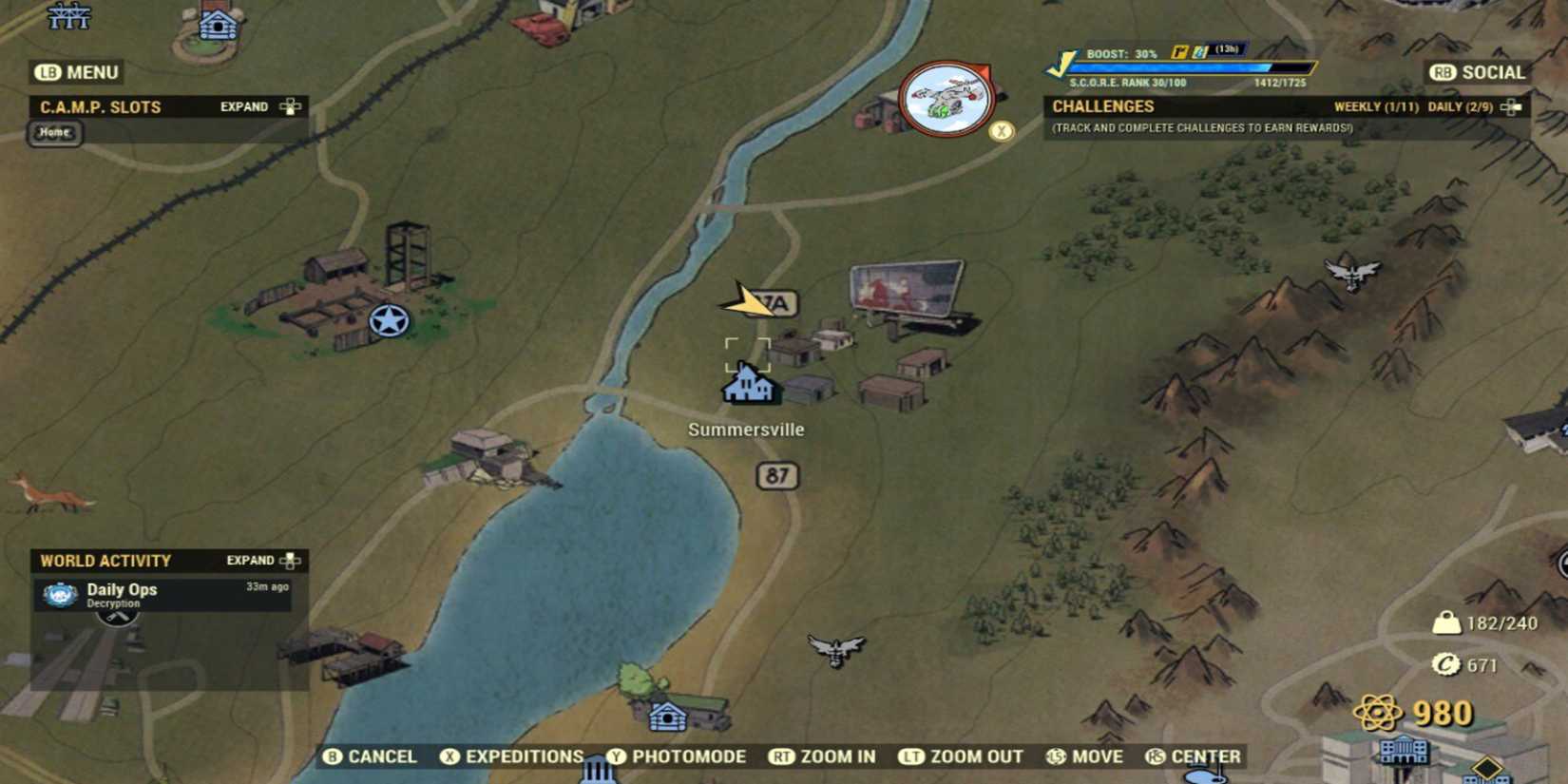The height and width of the screenshot is (784, 1568).
Task: Toggle the Home C.A.M.P. slot
Action: click(x=54, y=133)
